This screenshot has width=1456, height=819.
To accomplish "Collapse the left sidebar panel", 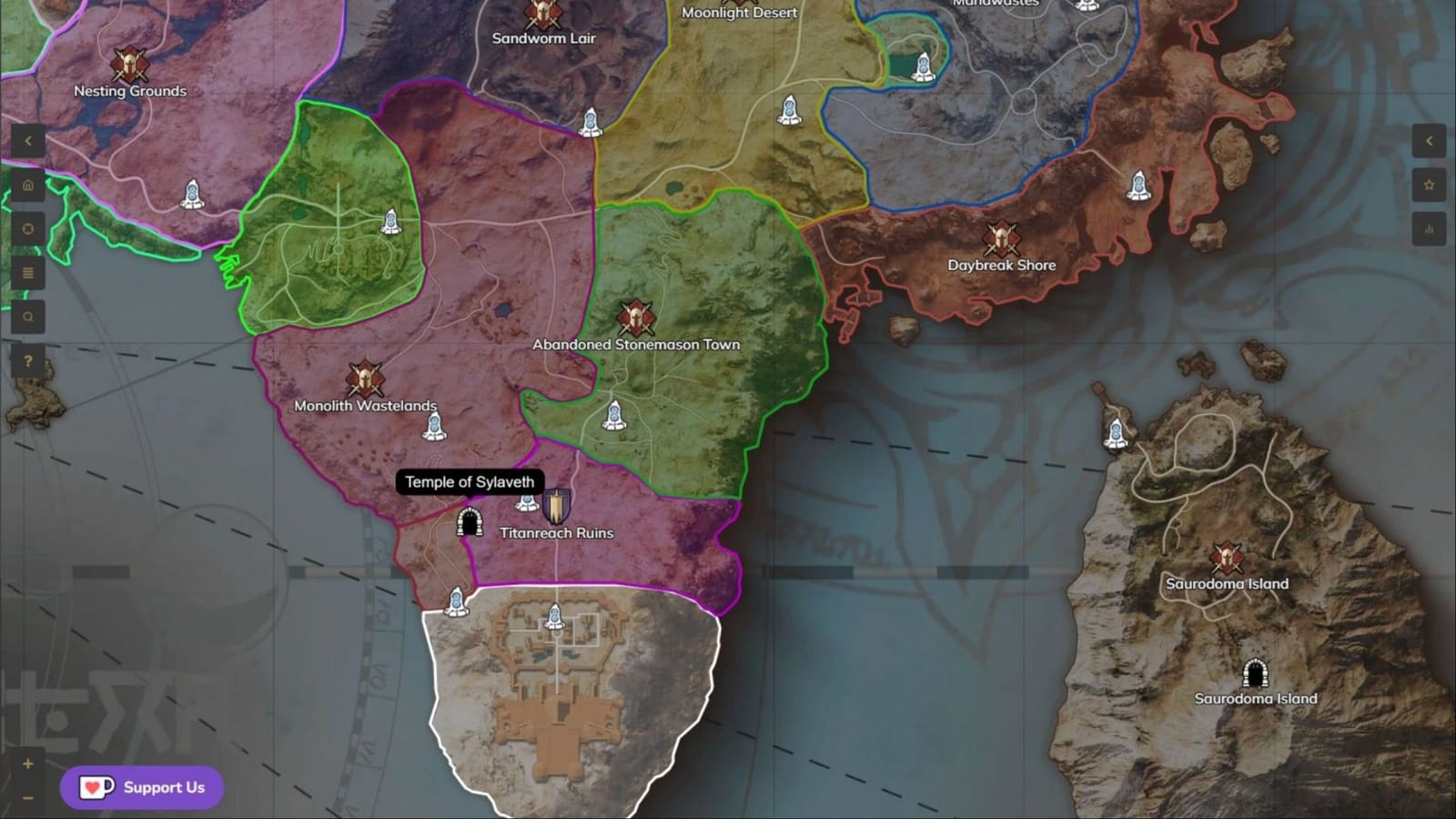I will pos(28,140).
